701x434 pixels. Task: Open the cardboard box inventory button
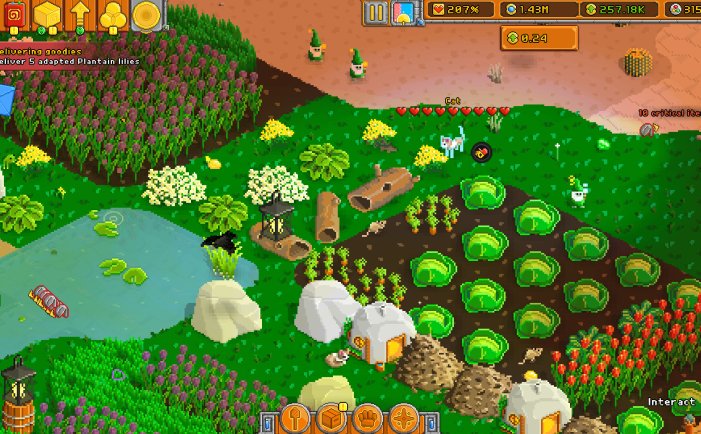(332, 419)
